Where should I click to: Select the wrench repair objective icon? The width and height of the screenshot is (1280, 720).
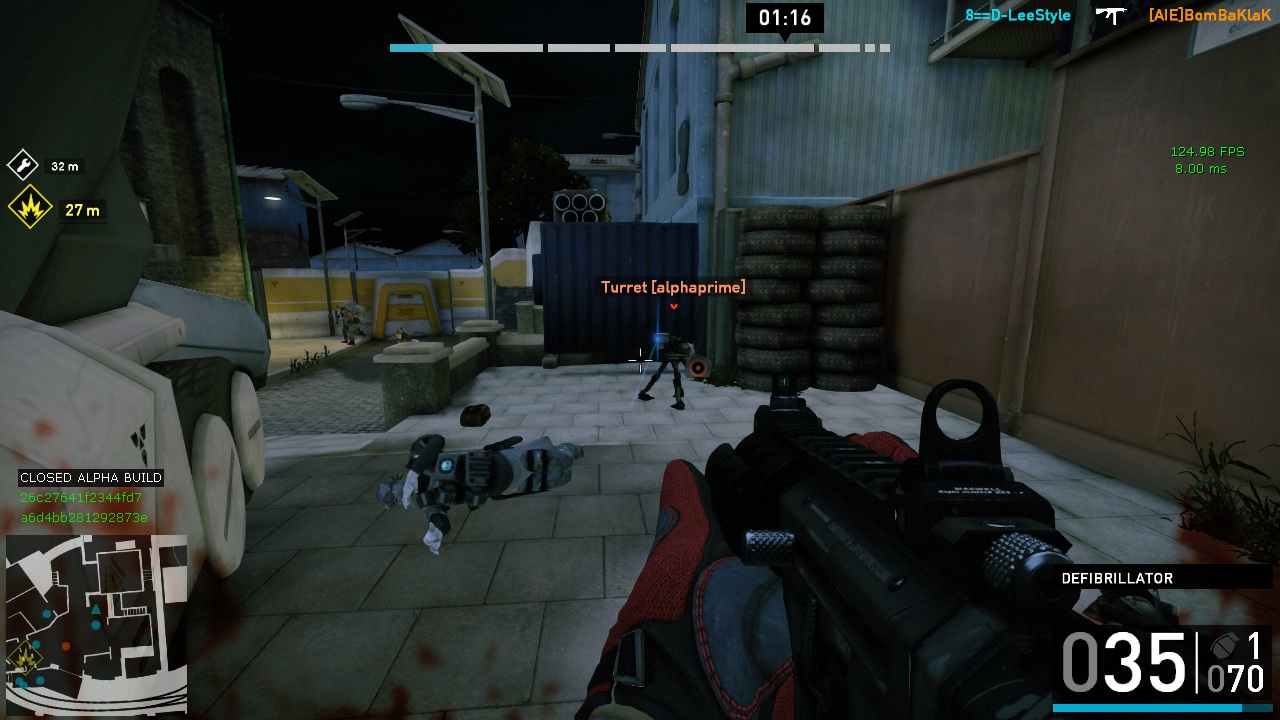pos(23,165)
